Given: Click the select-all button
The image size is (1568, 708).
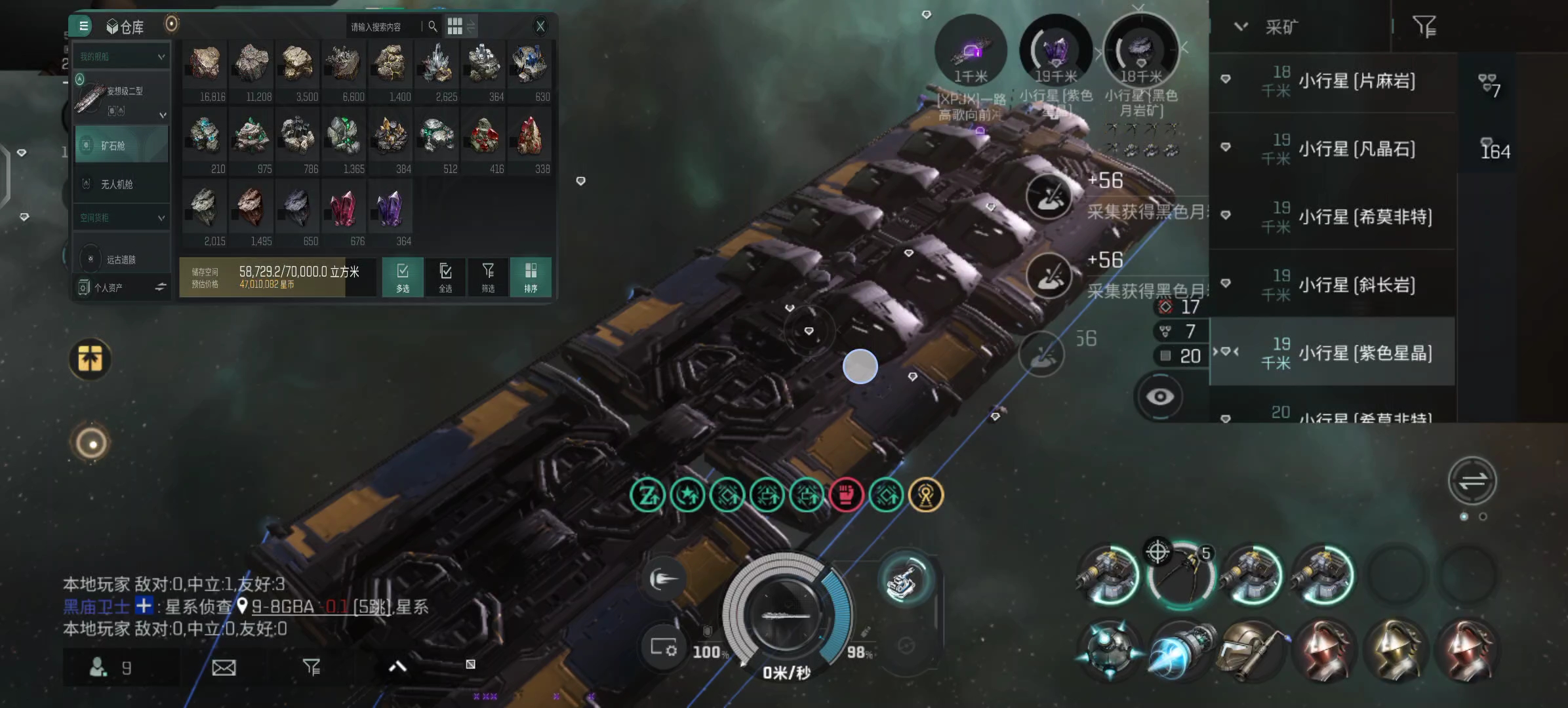Looking at the screenshot, I should (445, 277).
